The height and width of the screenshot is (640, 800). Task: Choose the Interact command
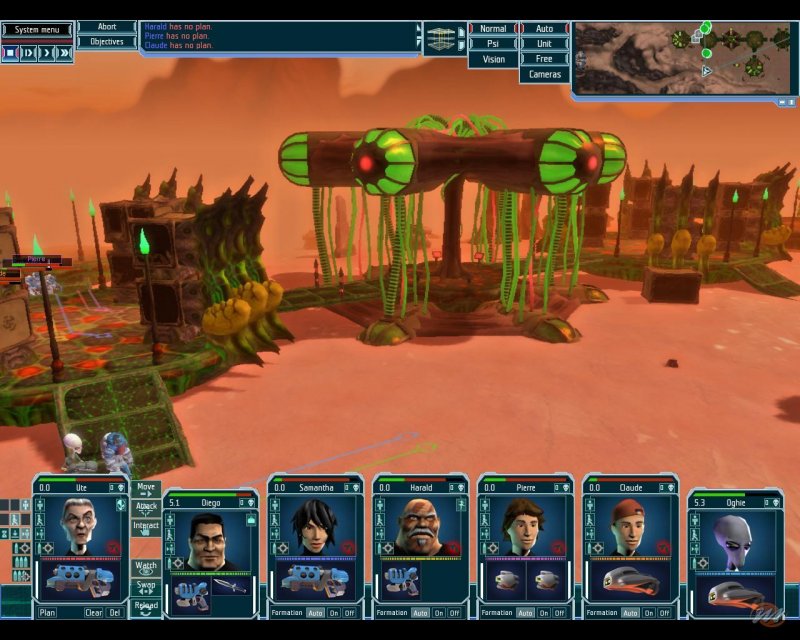146,527
